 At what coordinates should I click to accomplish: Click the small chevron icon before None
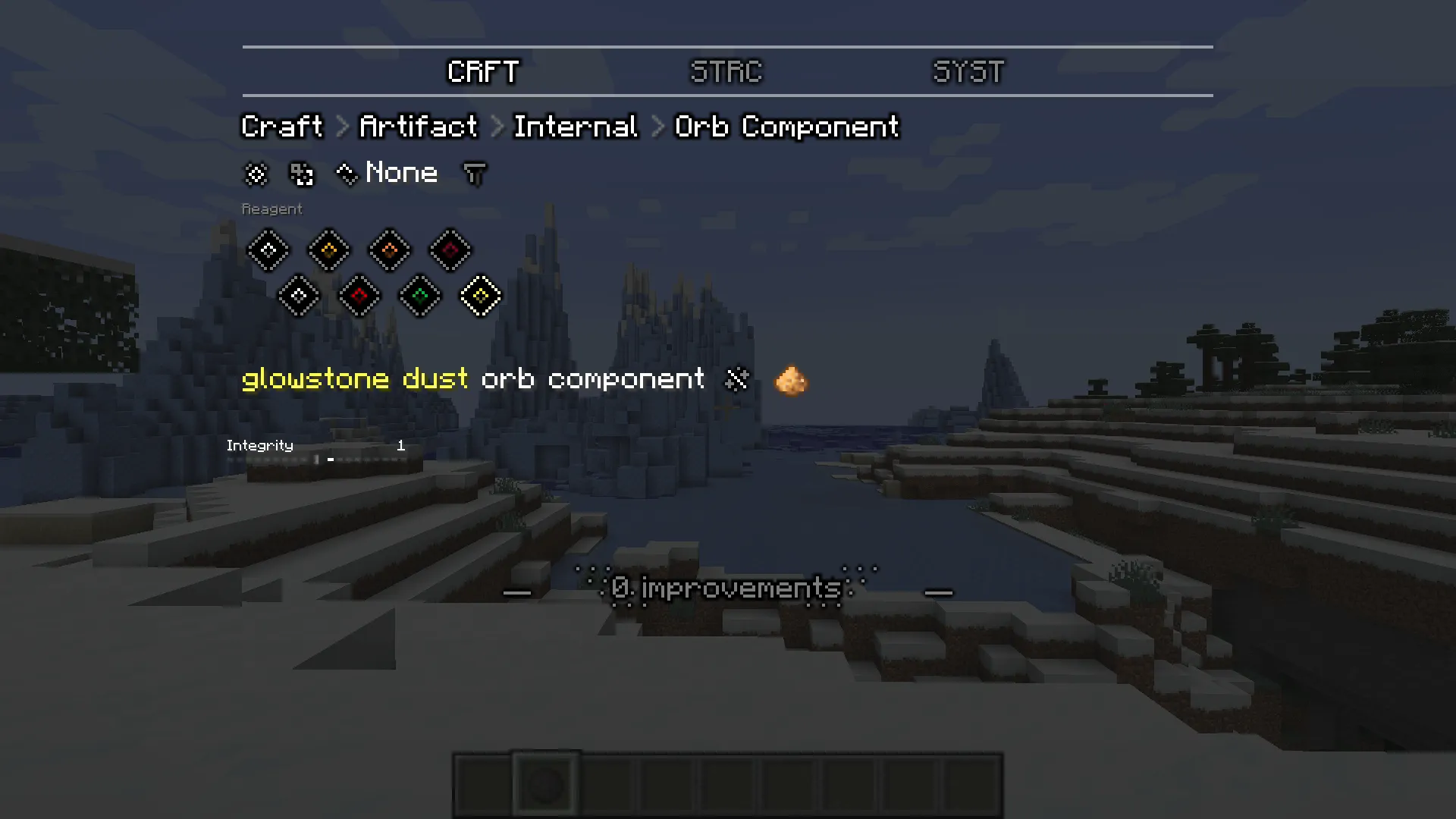[347, 174]
